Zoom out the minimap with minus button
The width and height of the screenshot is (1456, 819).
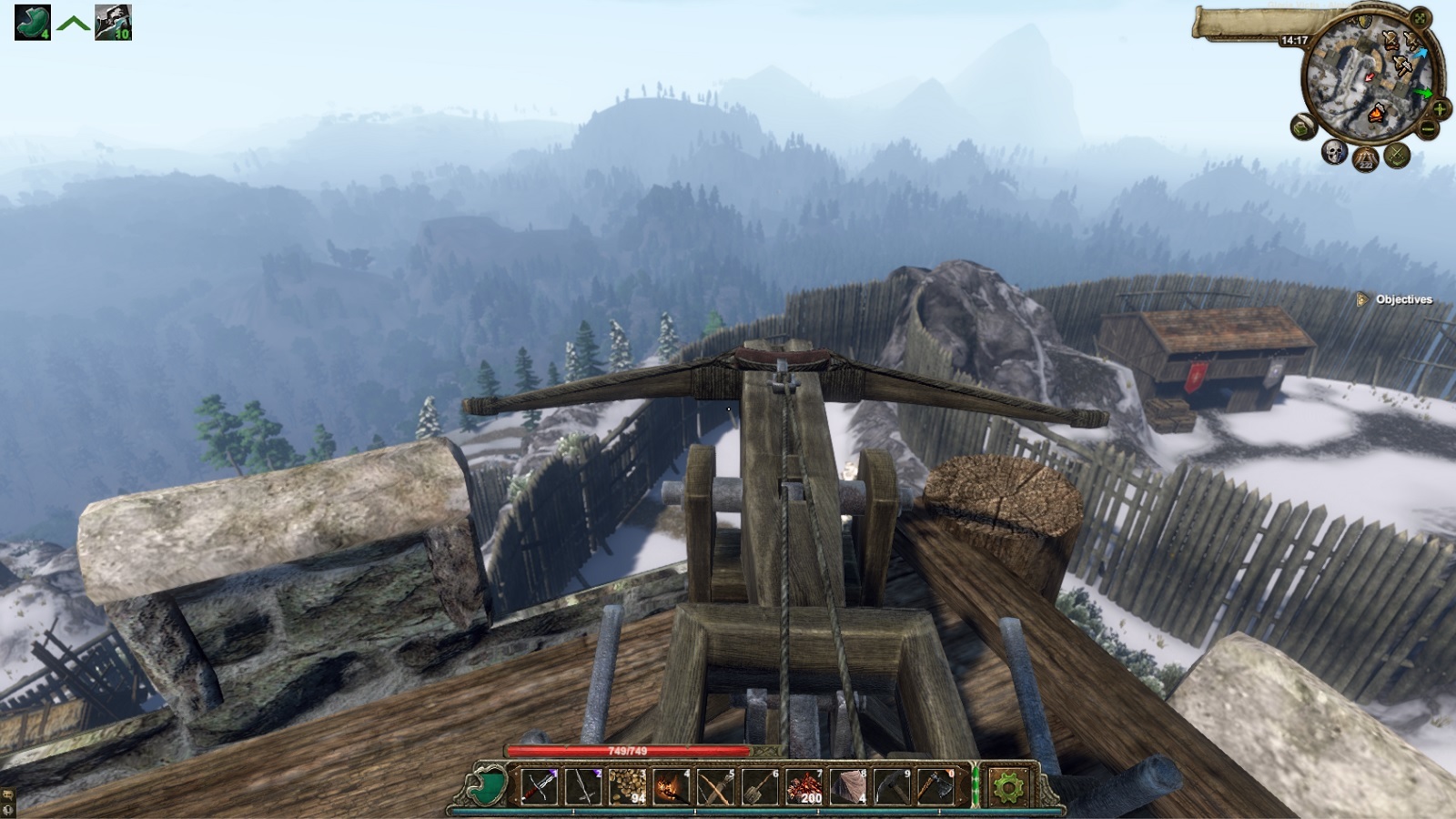1427,130
